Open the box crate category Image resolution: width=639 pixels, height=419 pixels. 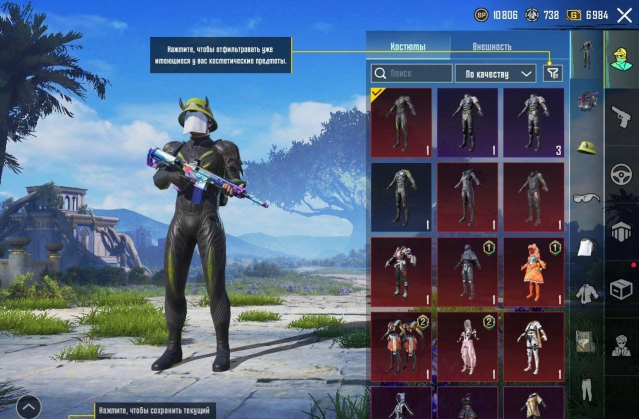pos(620,290)
